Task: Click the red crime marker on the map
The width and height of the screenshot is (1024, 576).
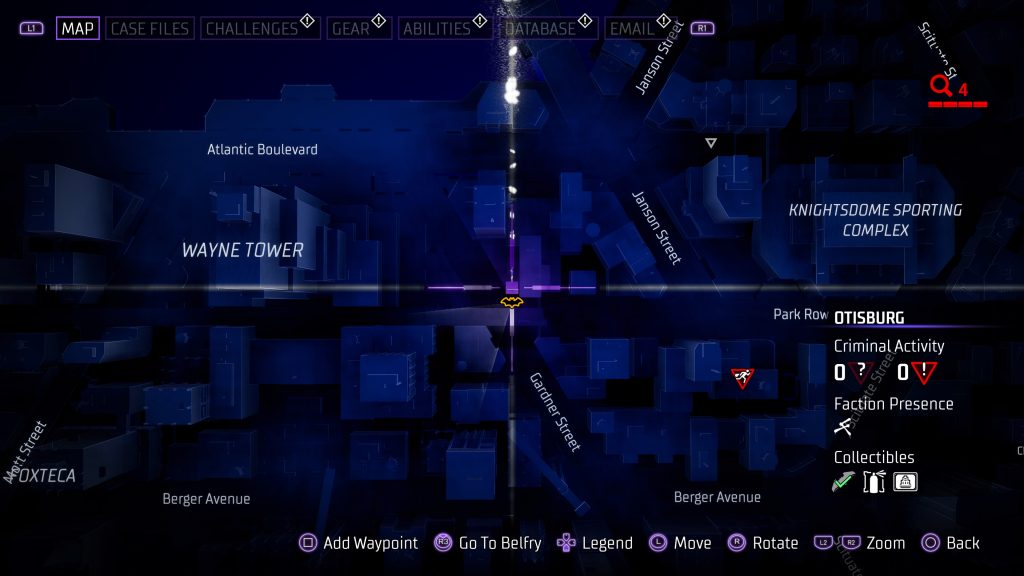Action: 742,377
